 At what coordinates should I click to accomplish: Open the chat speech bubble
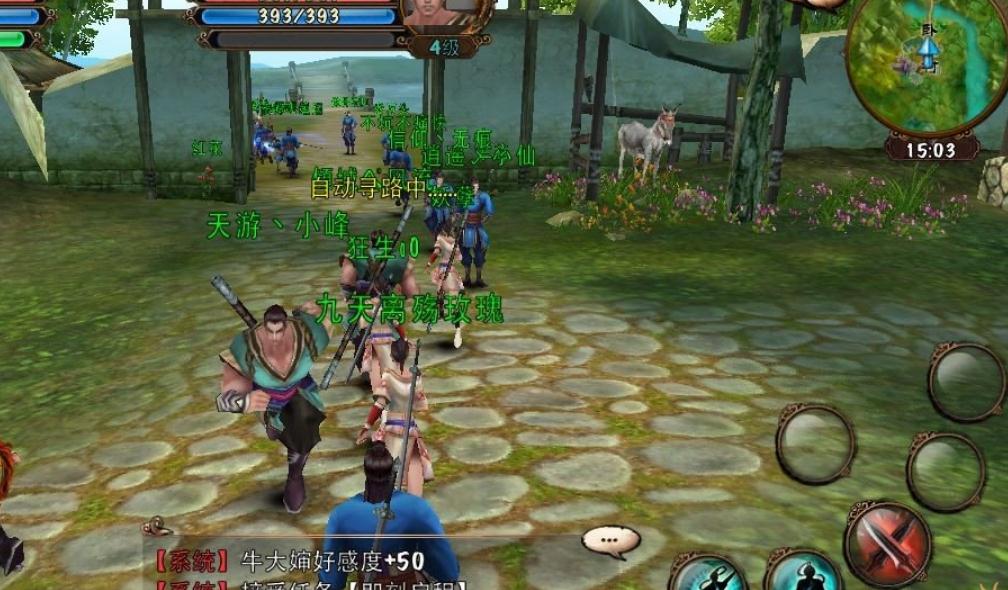(x=610, y=542)
